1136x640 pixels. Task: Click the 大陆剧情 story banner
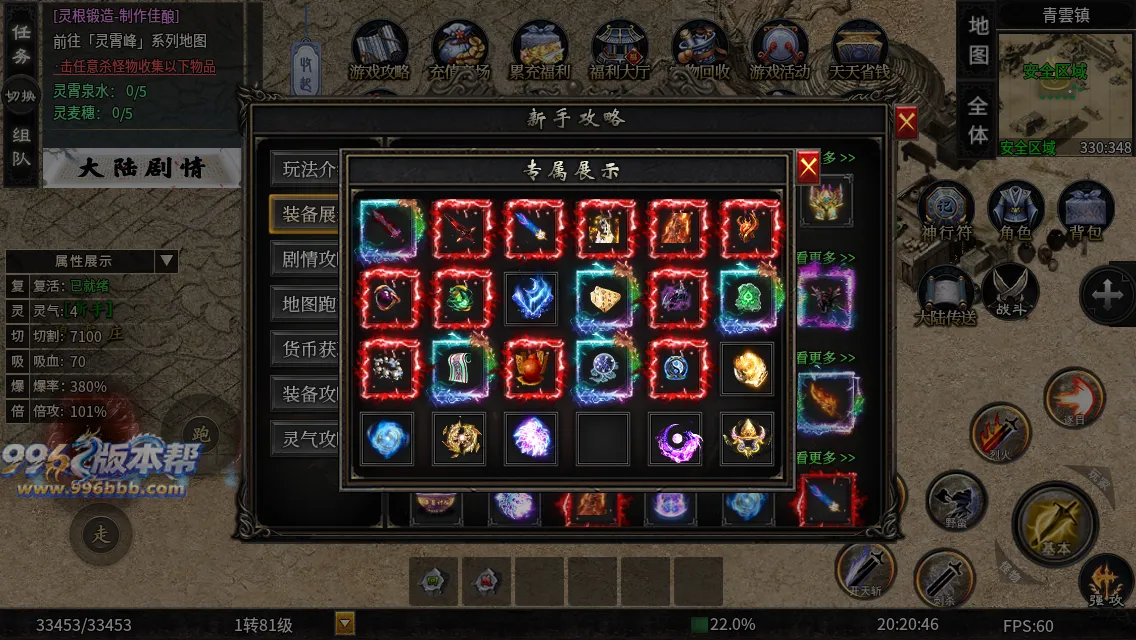tap(141, 168)
